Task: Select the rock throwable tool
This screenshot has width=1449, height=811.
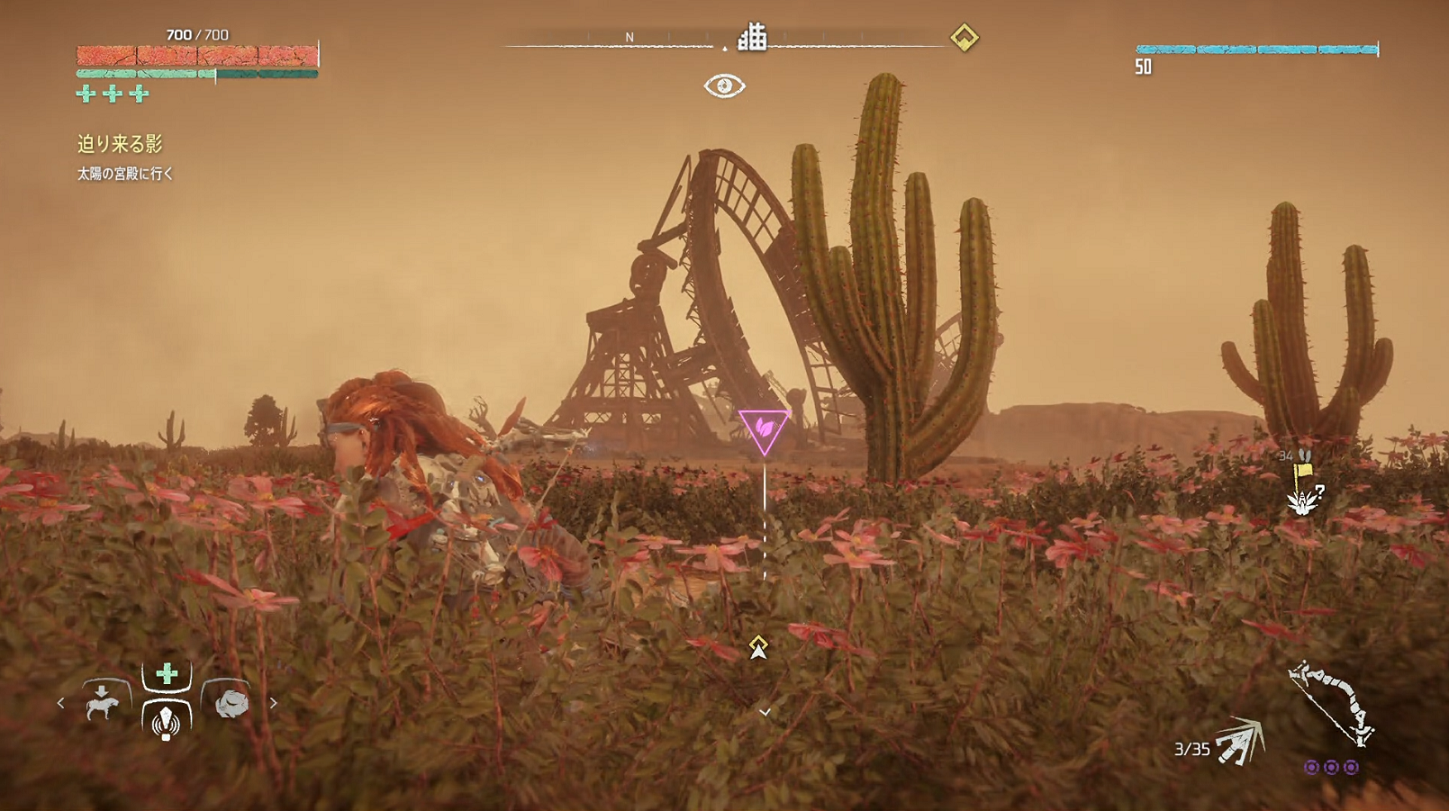Action: coord(227,700)
